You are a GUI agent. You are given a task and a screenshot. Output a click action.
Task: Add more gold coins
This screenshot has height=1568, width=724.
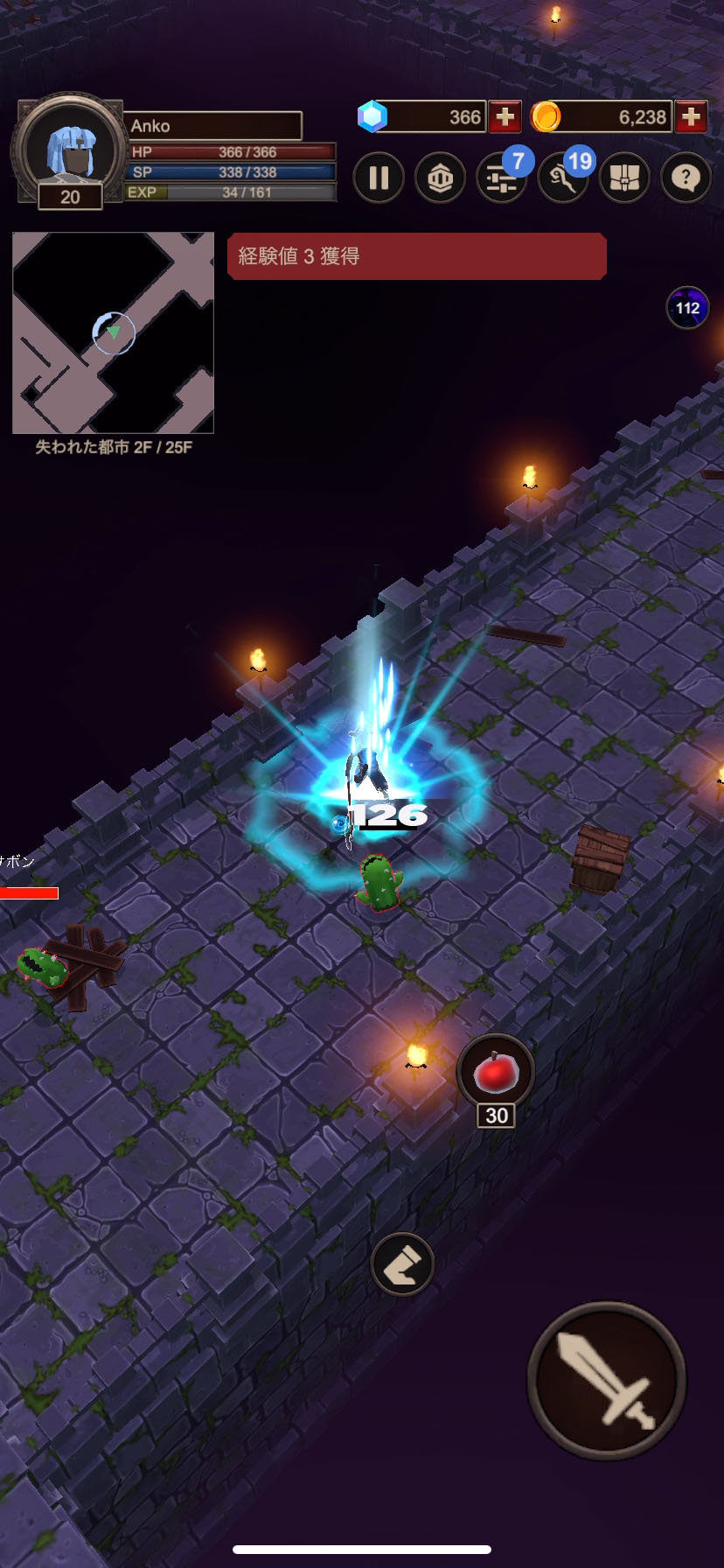[x=691, y=117]
